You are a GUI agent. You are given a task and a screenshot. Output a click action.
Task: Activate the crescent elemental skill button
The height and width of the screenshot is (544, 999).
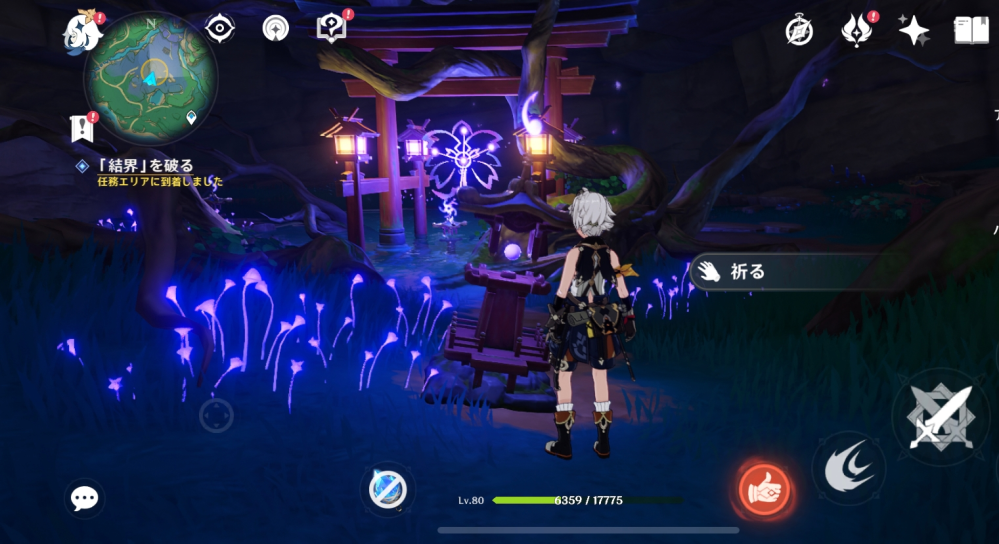point(847,467)
